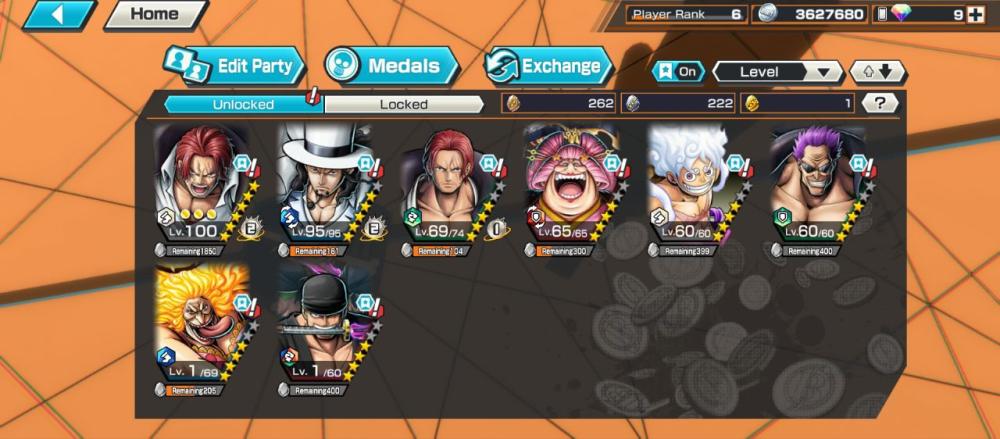Reverse the sort order with arrows button

click(x=877, y=72)
